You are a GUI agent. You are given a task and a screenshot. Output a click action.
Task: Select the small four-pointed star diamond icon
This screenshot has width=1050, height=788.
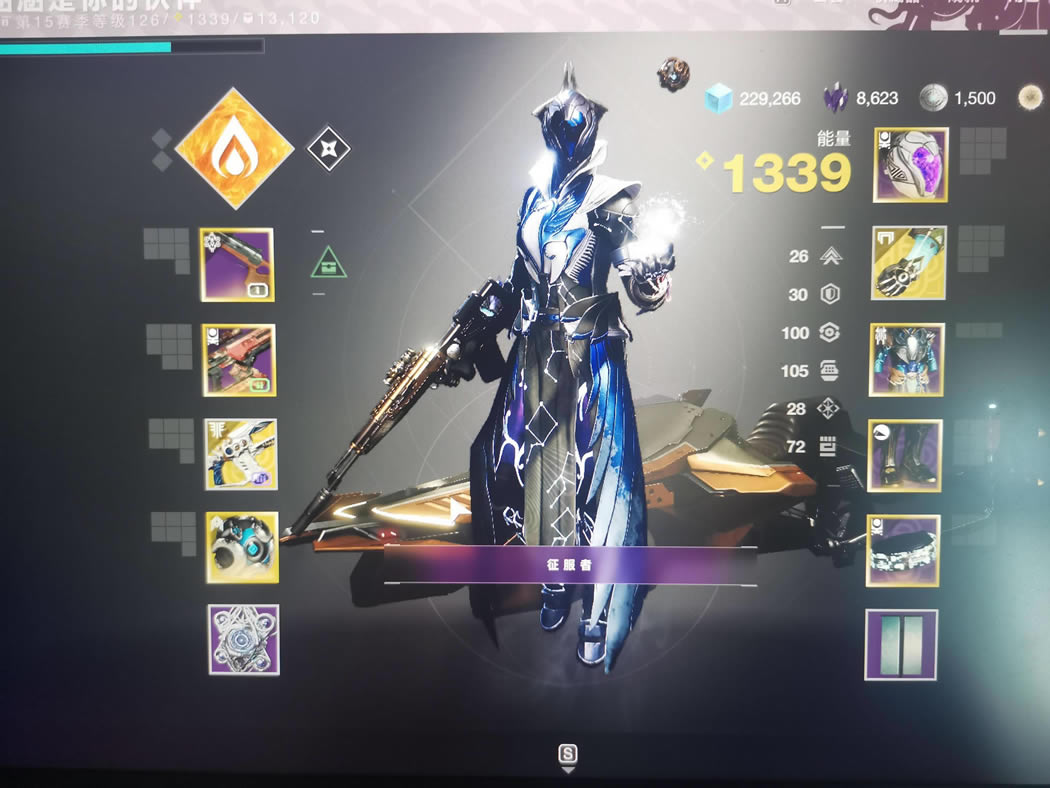[x=328, y=149]
